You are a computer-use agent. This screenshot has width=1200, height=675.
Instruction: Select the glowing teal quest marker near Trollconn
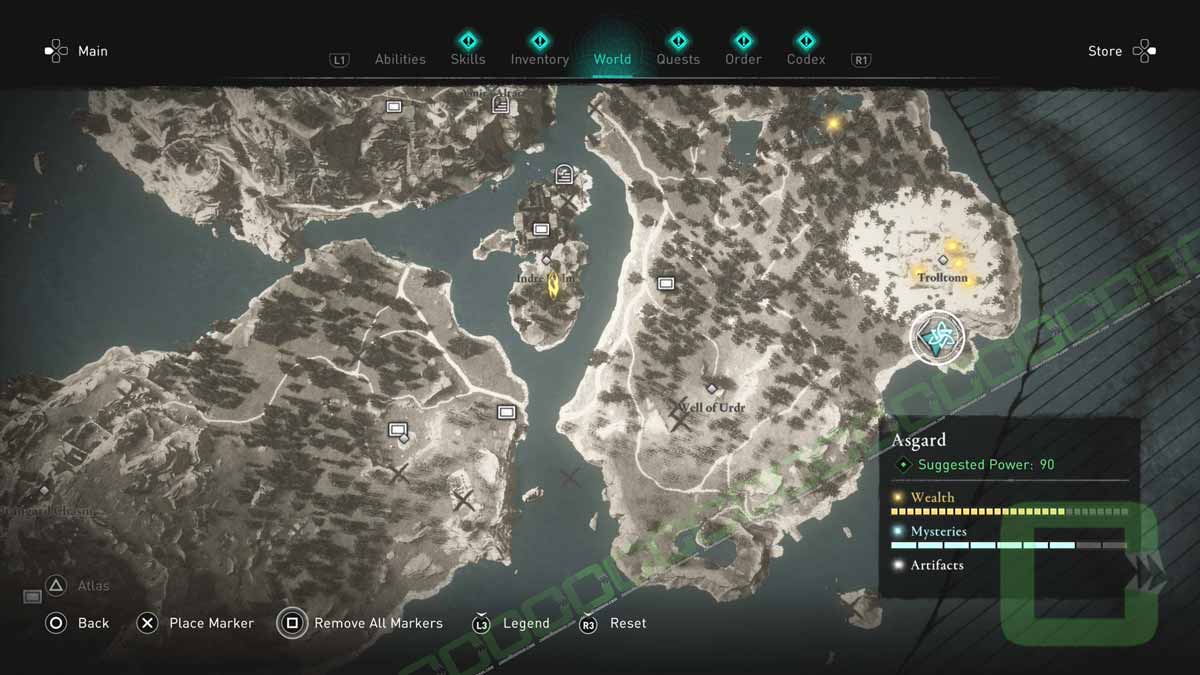pos(937,339)
